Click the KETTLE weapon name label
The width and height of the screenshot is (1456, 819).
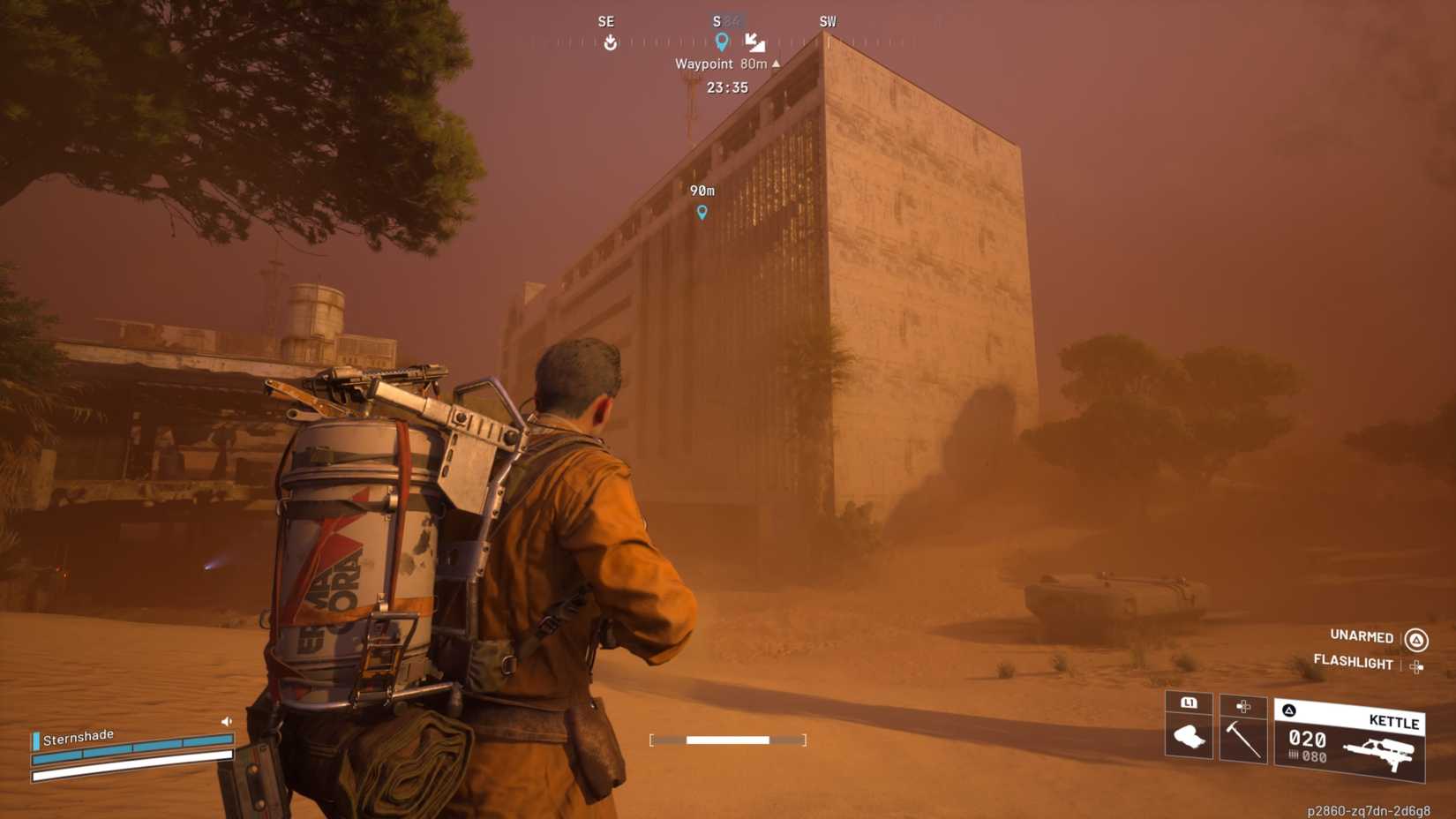[x=1393, y=722]
